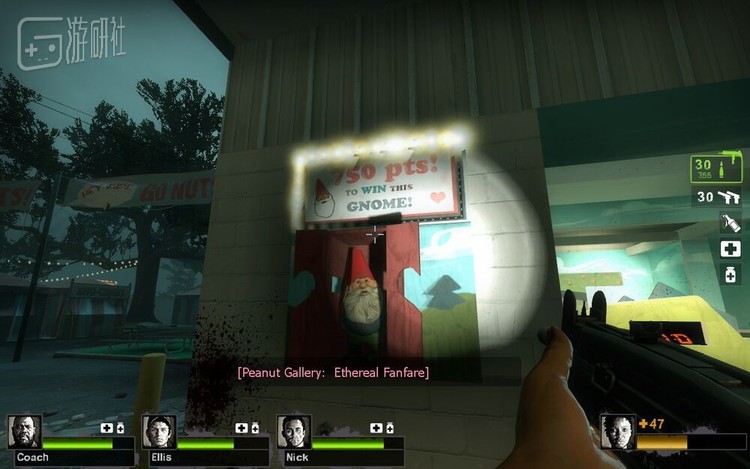Click your own survivor portrait

(x=617, y=431)
